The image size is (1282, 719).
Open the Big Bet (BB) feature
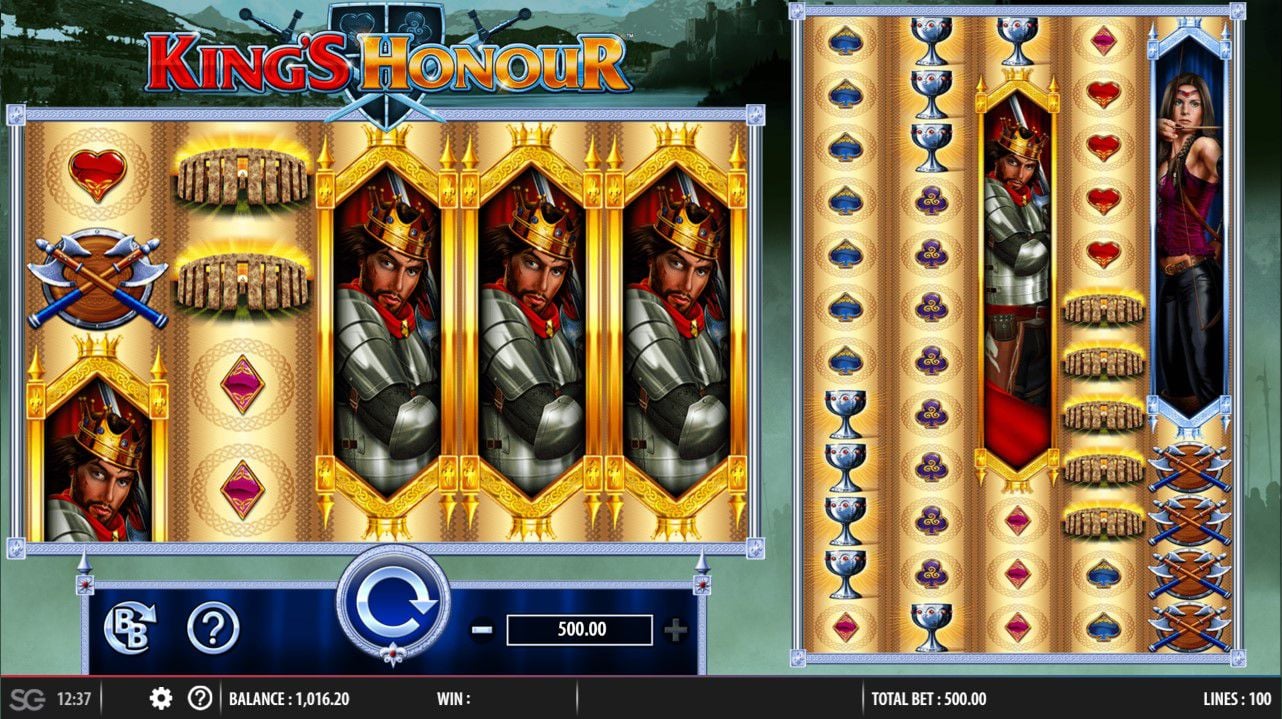click(129, 629)
